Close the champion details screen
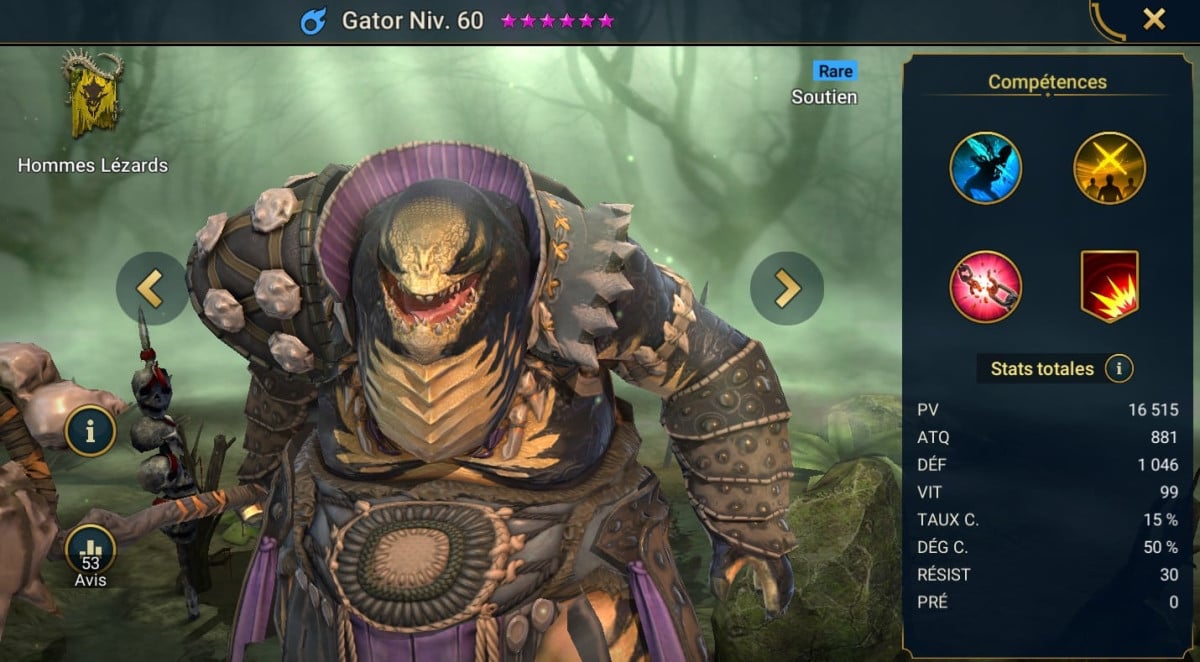Image resolution: width=1200 pixels, height=662 pixels. (1154, 19)
